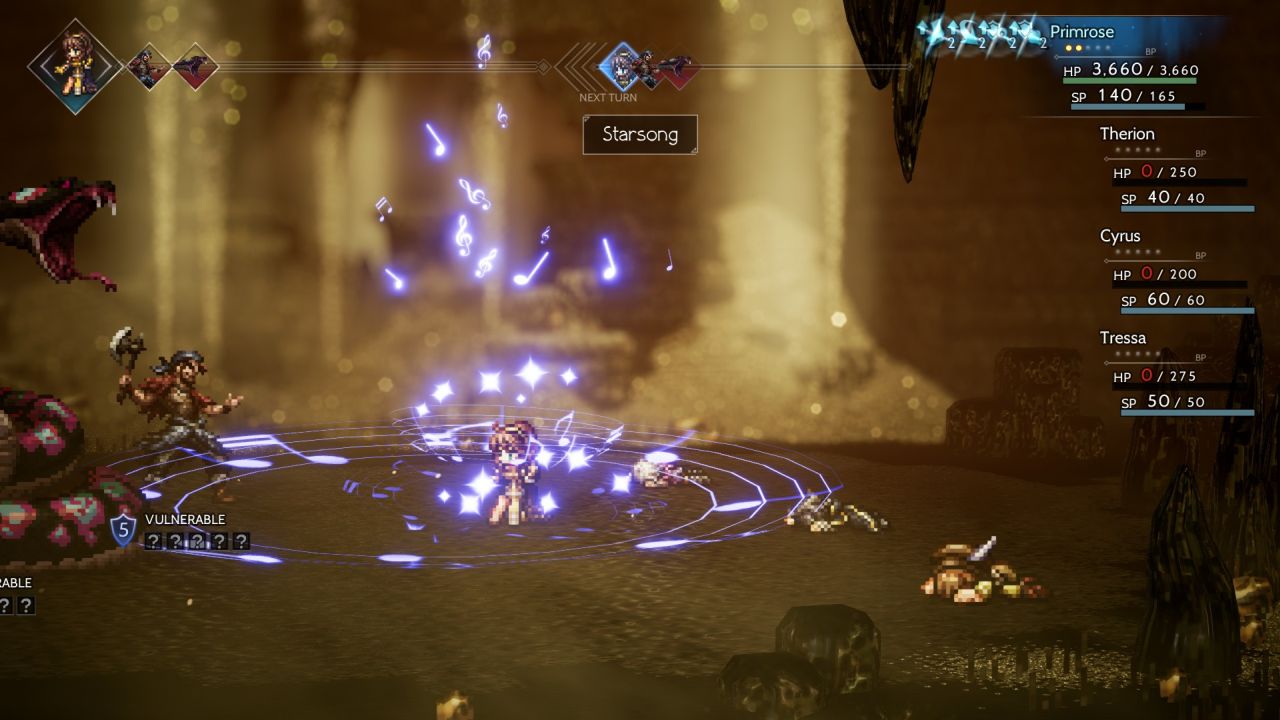The height and width of the screenshot is (720, 1280).
Task: Select Primrose's large current-turn portrait
Action: click(74, 66)
